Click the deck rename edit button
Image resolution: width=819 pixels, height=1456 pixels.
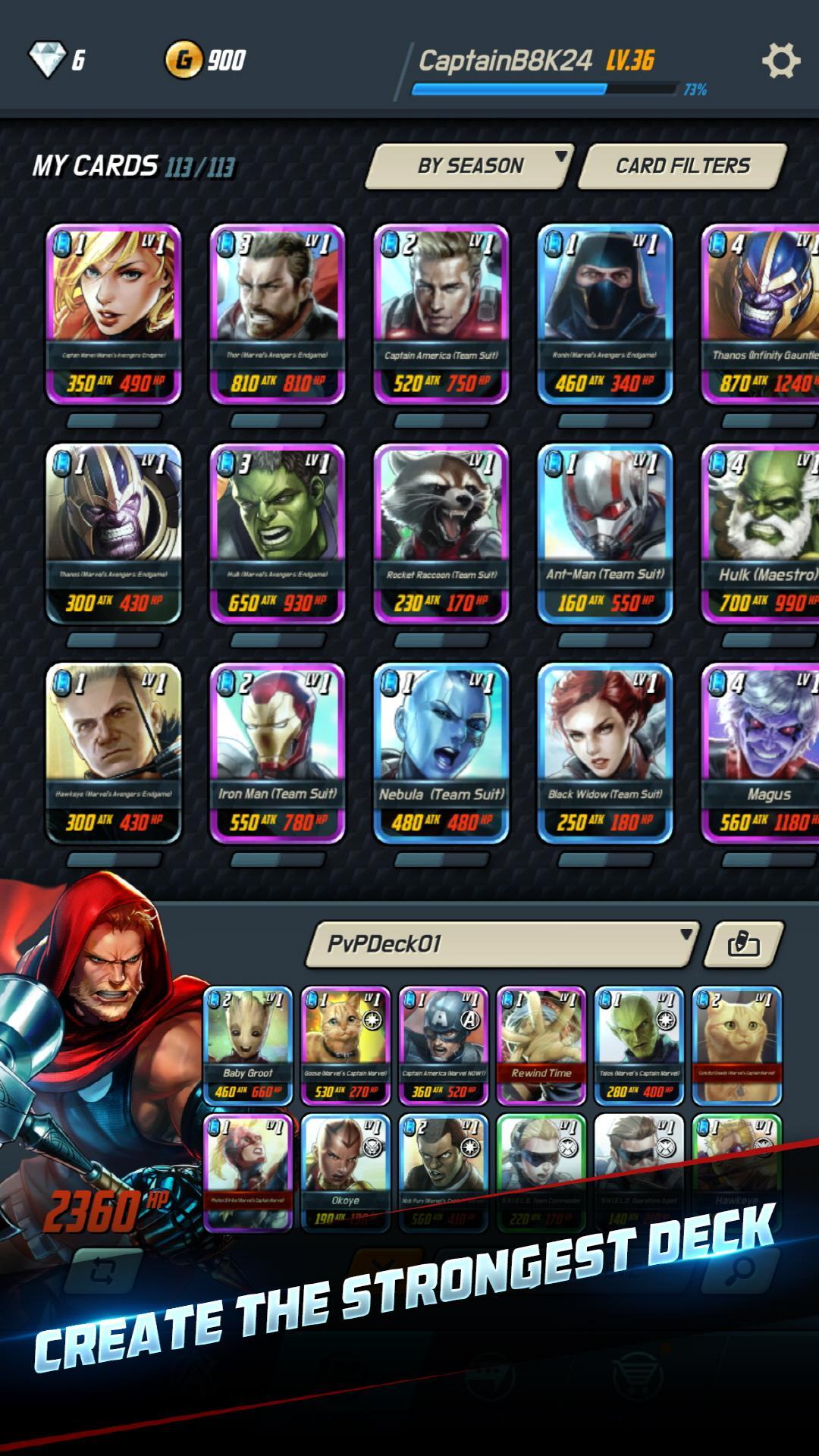743,944
